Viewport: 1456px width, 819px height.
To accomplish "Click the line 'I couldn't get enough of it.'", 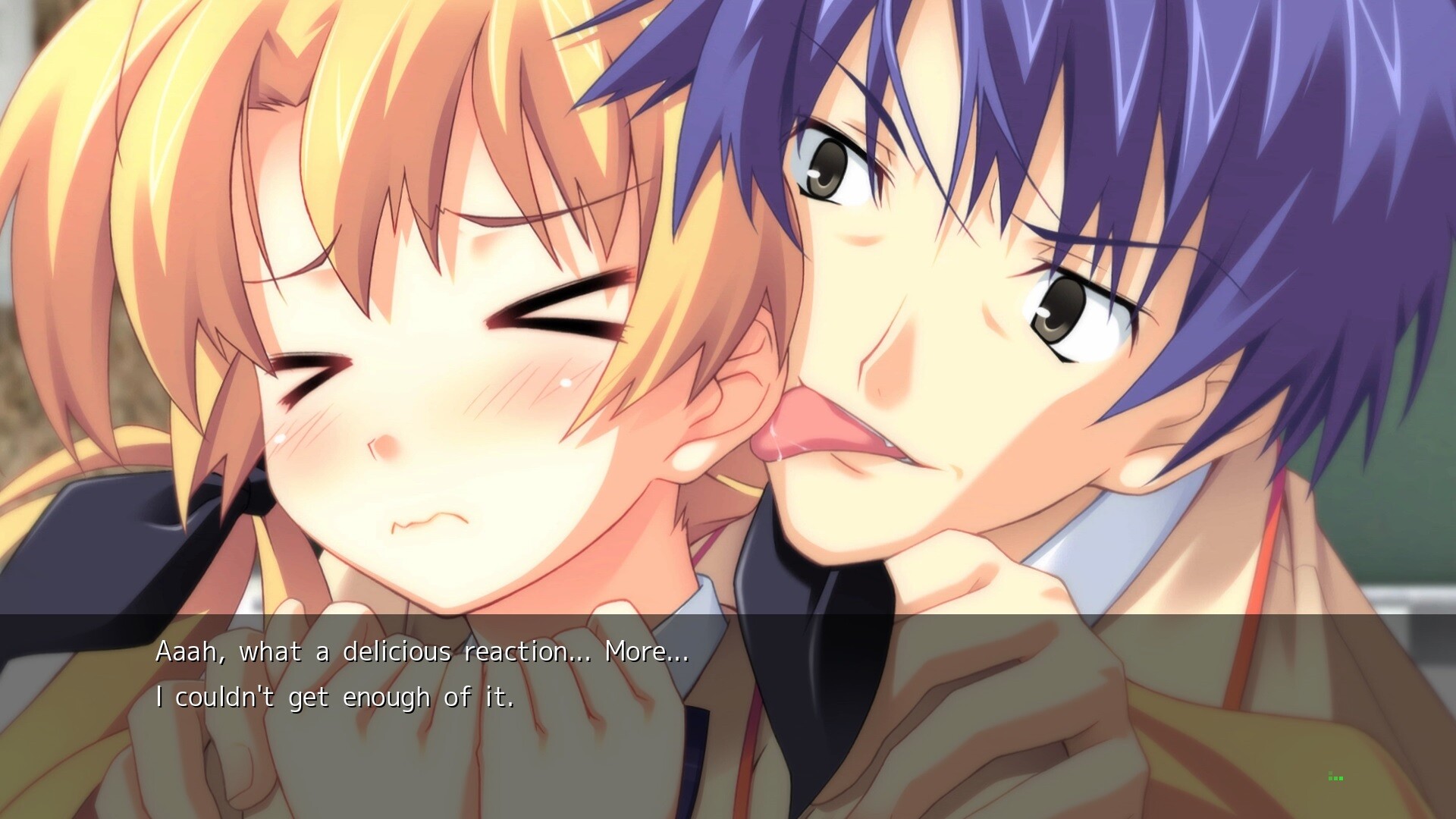I will tap(336, 696).
